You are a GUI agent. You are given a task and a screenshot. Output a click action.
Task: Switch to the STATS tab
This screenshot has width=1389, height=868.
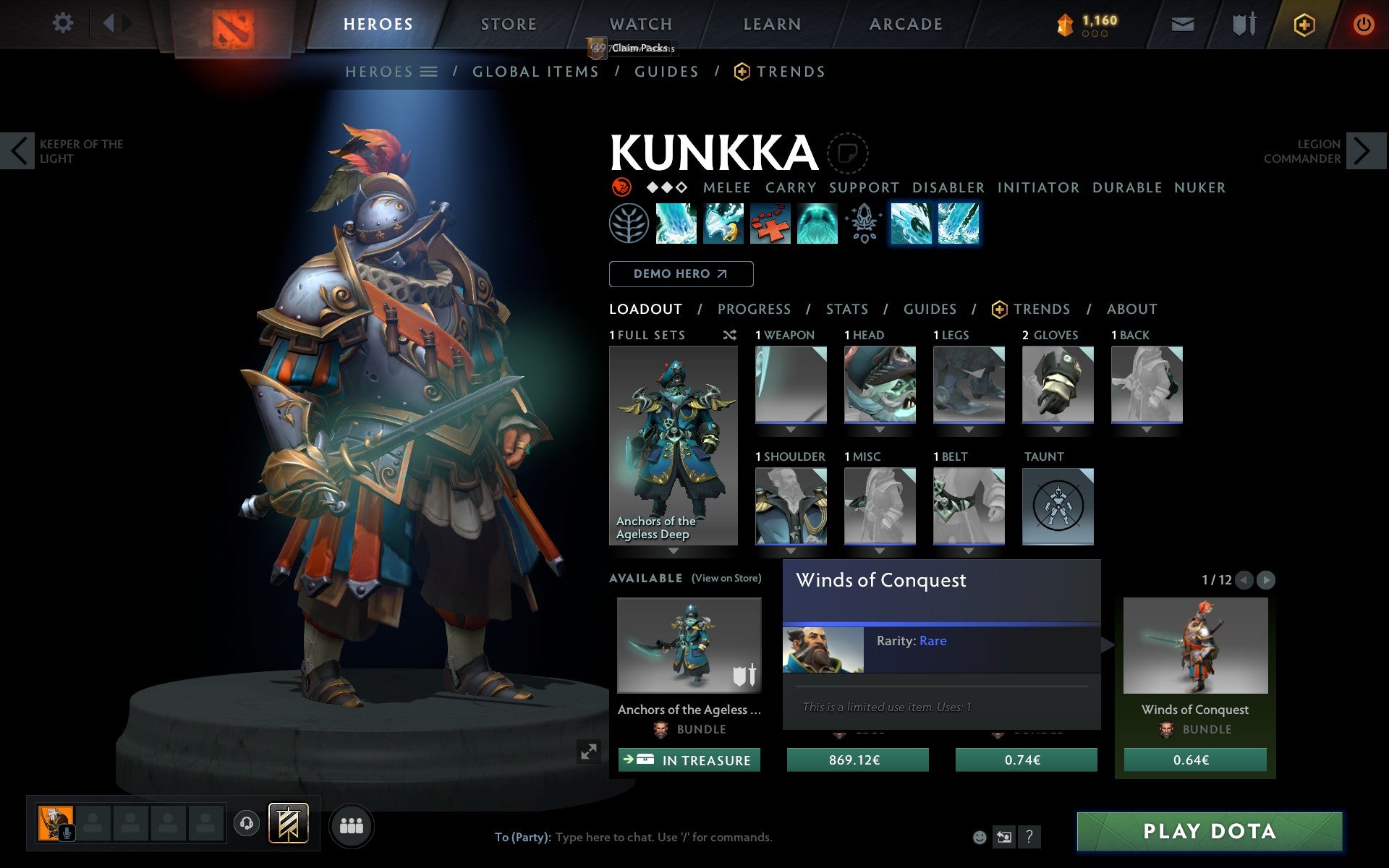[846, 309]
